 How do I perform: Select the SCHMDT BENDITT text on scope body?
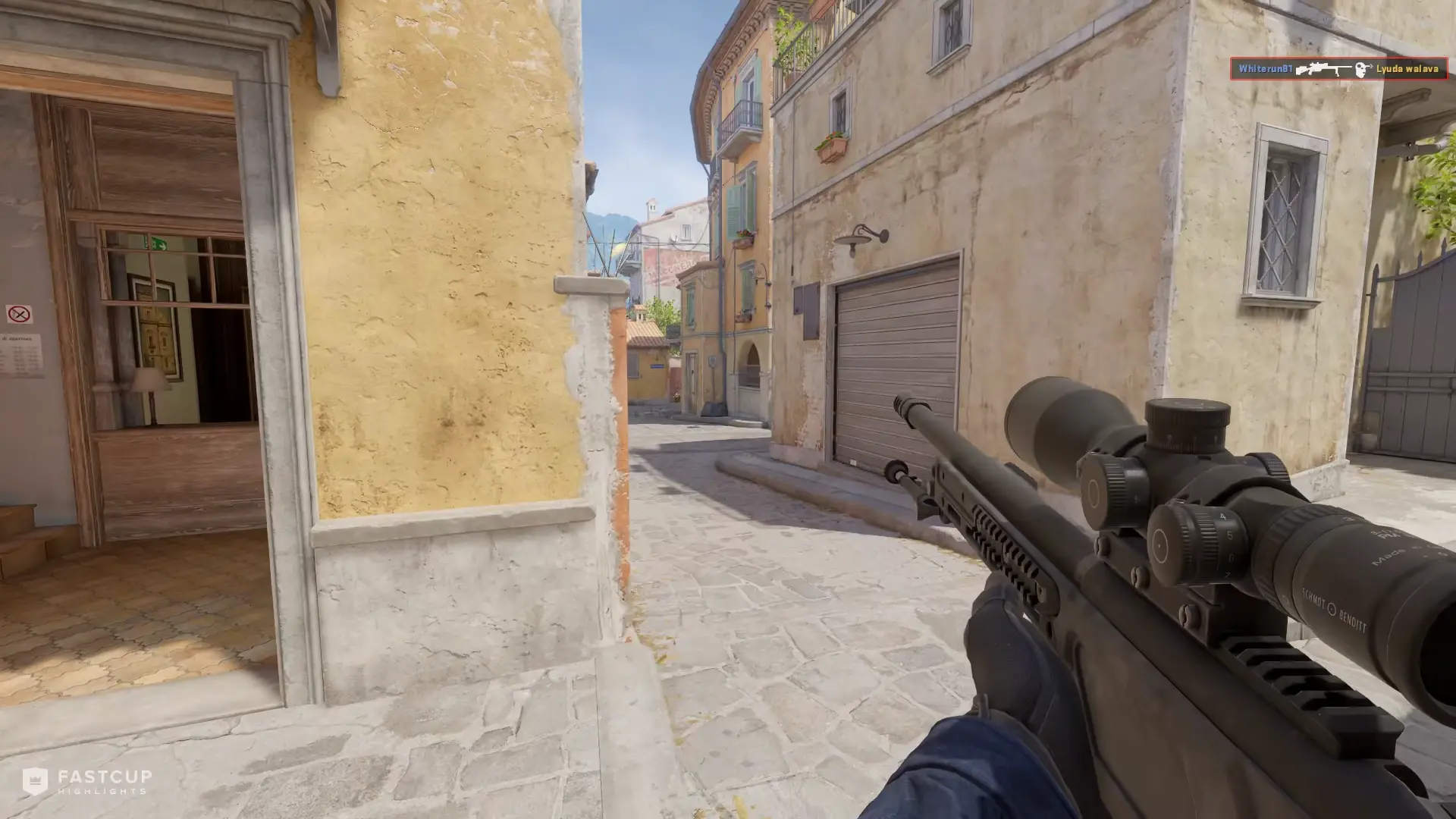tap(1334, 610)
